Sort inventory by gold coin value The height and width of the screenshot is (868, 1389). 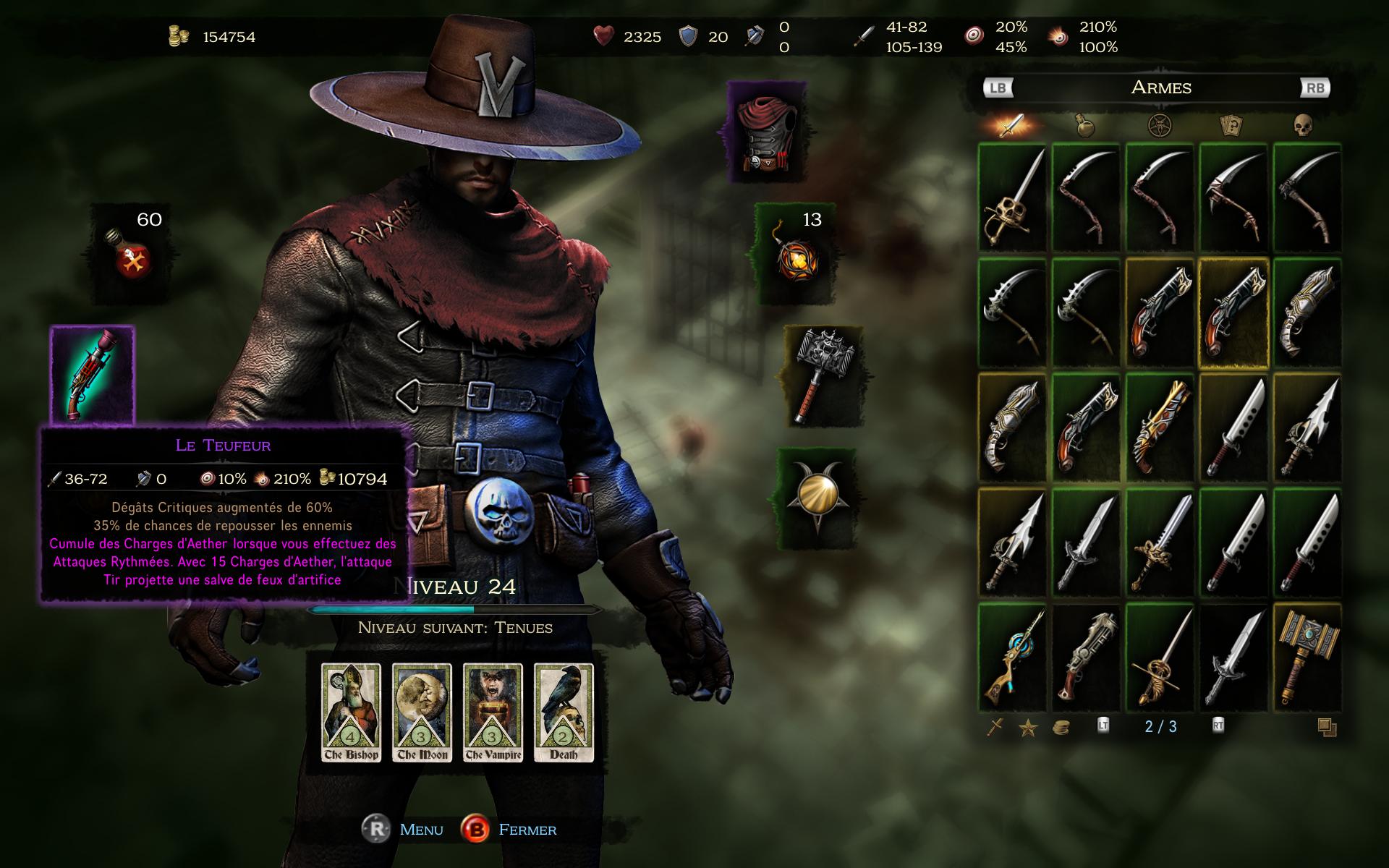(x=1060, y=728)
